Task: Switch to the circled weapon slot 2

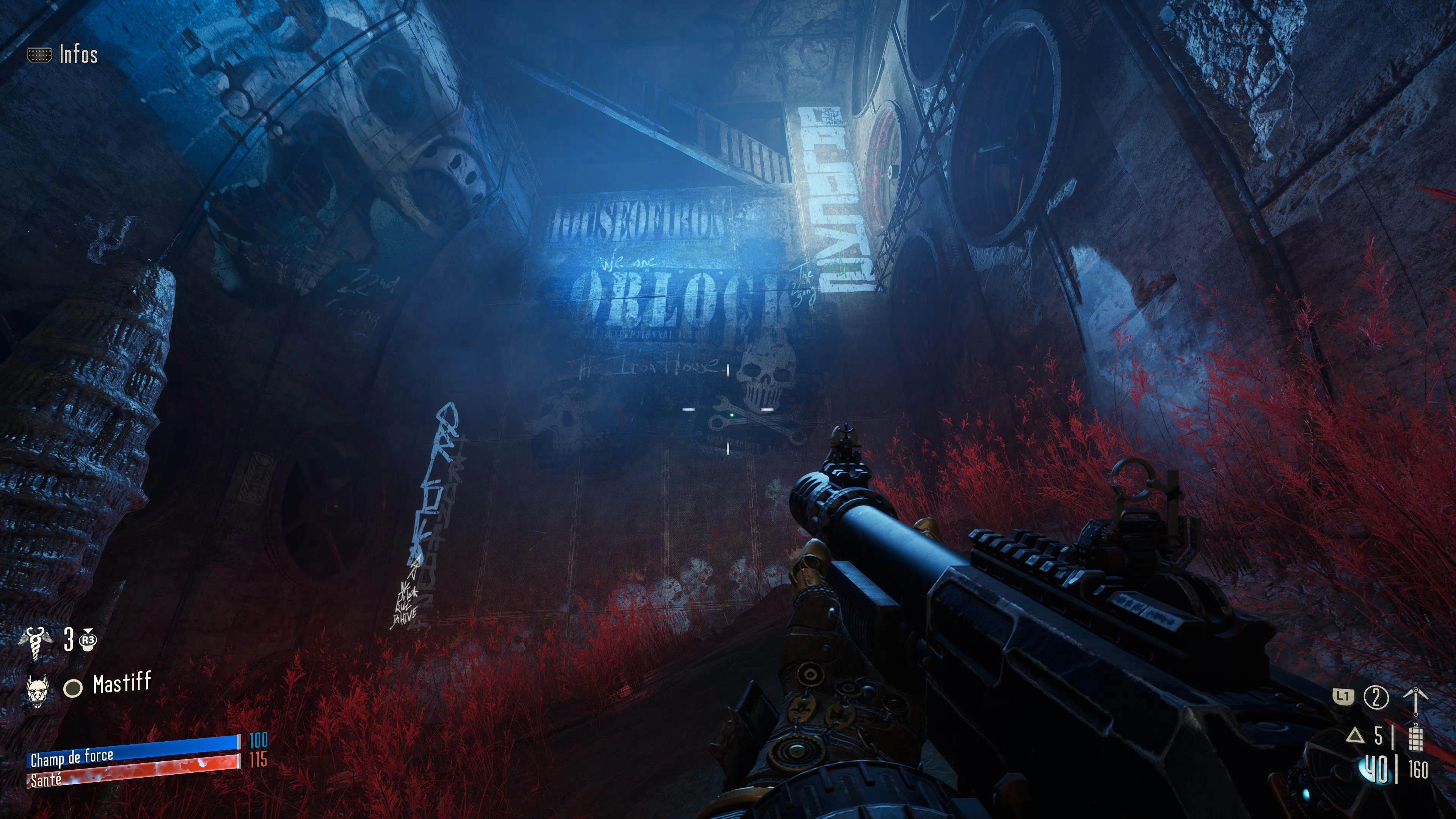Action: coord(1376,698)
